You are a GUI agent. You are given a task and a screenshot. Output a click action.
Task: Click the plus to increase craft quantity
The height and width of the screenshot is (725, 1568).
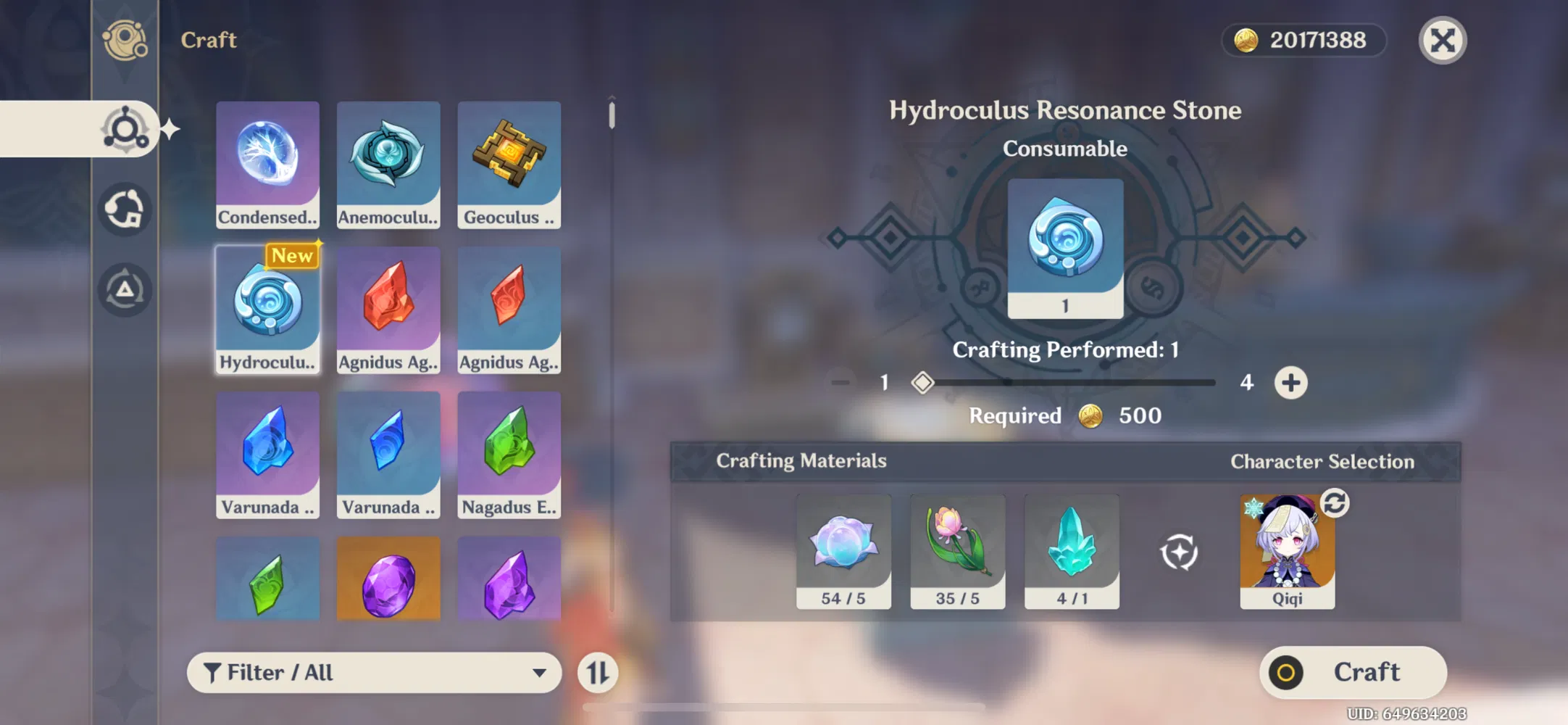(x=1292, y=383)
